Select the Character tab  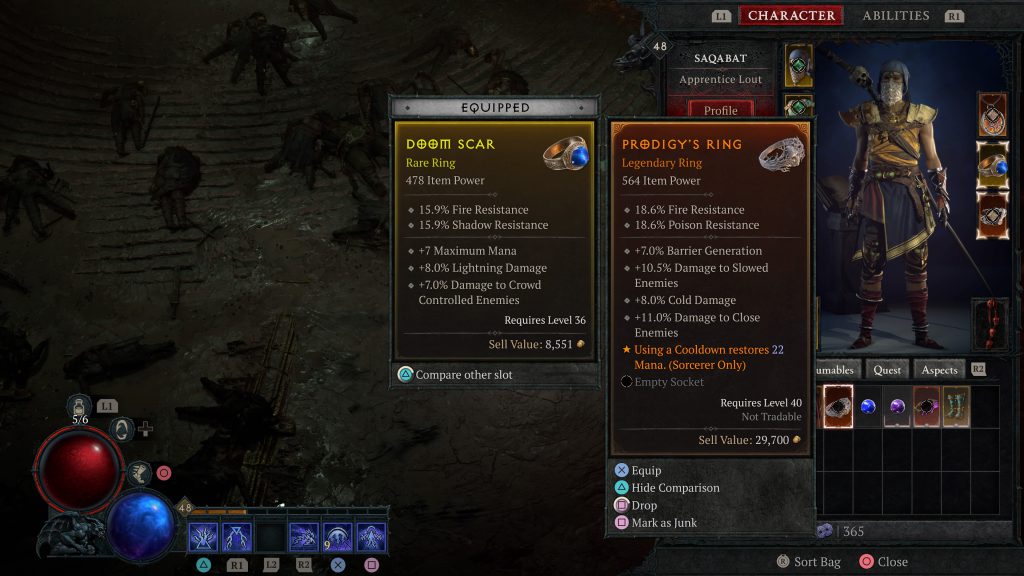point(791,16)
